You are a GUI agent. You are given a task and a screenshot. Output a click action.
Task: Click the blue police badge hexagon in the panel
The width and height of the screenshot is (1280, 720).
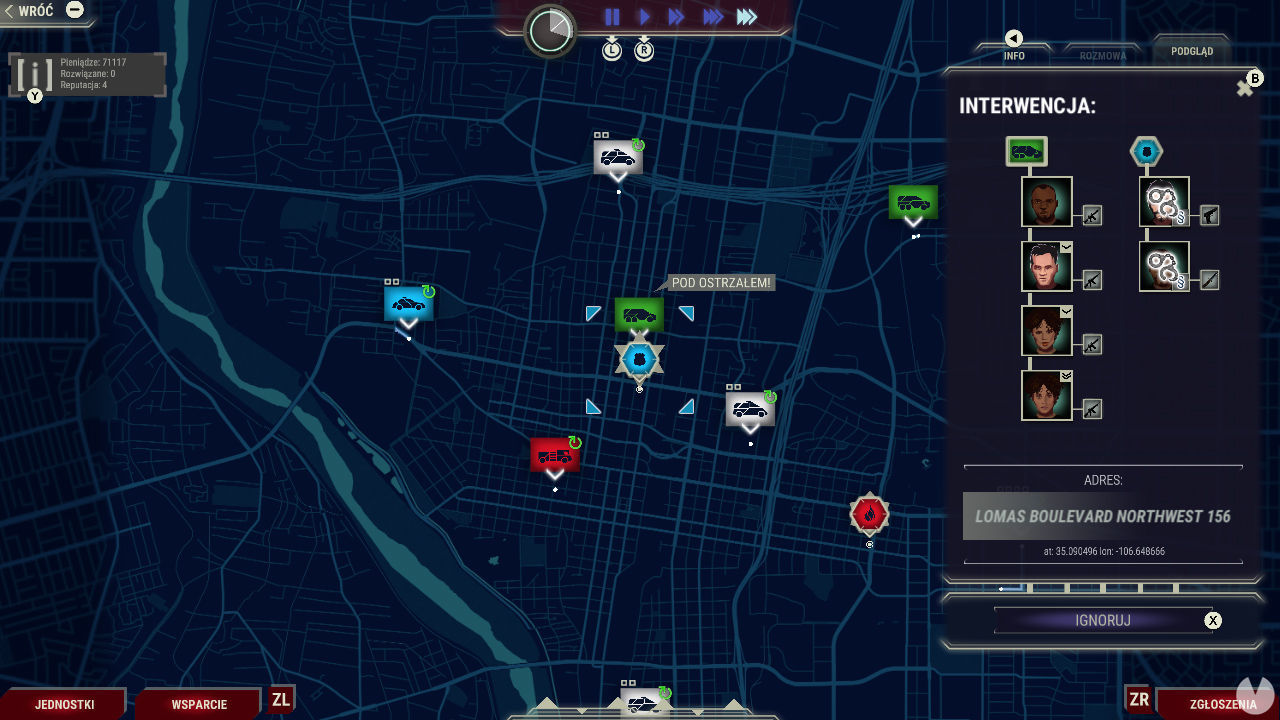pos(1146,152)
